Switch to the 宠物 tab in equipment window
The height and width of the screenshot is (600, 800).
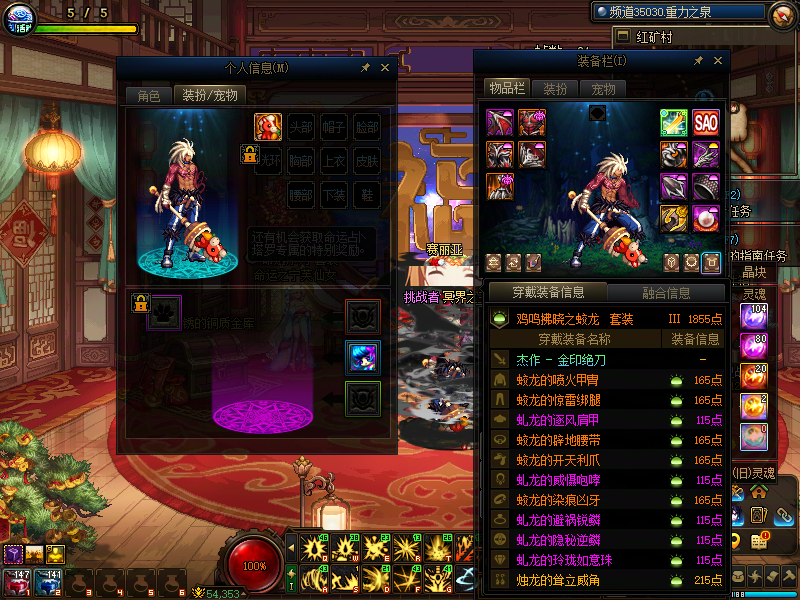point(604,89)
